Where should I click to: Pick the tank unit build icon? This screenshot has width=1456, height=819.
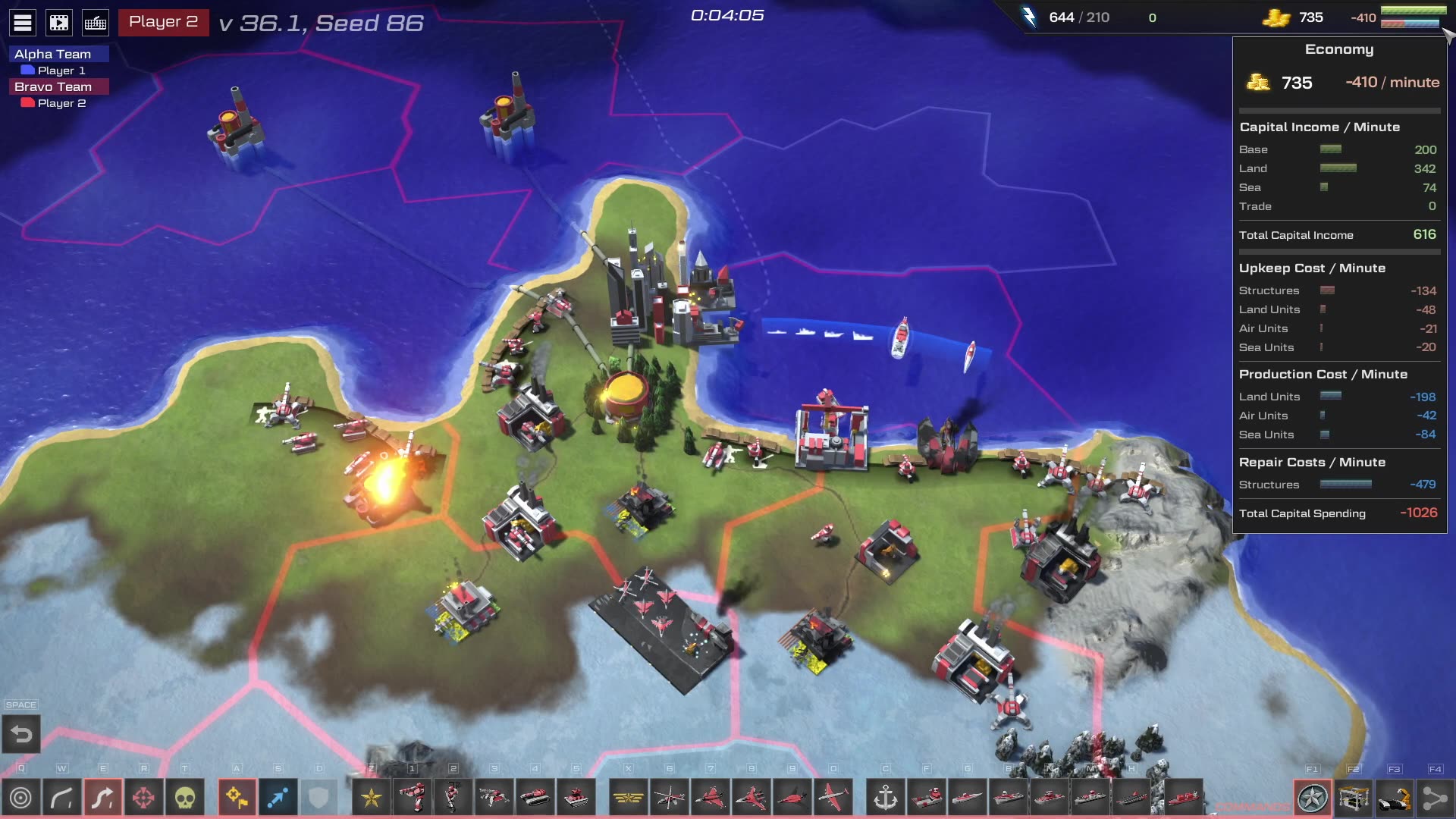(535, 798)
